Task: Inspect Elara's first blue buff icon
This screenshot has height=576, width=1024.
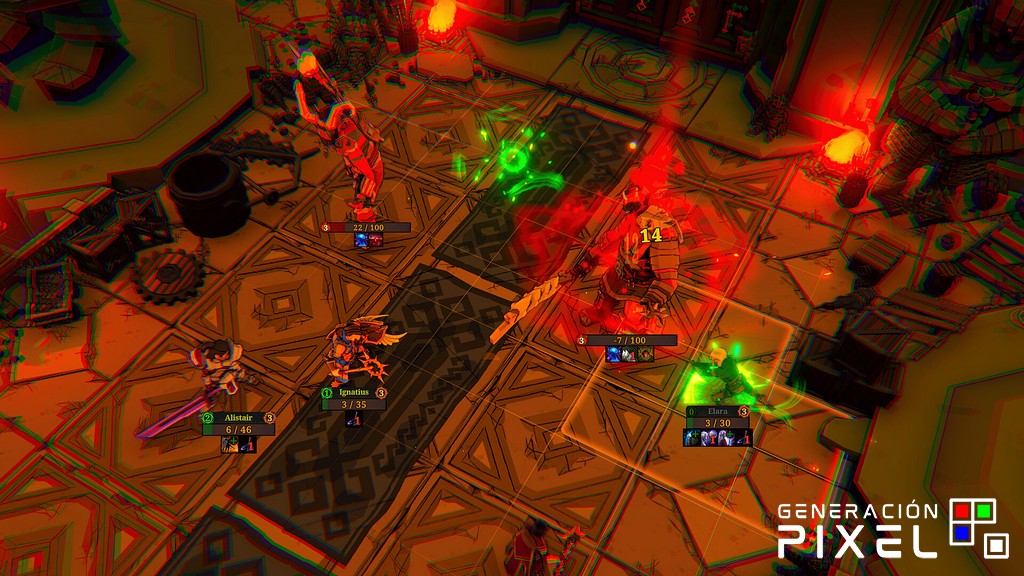Action: coord(690,438)
